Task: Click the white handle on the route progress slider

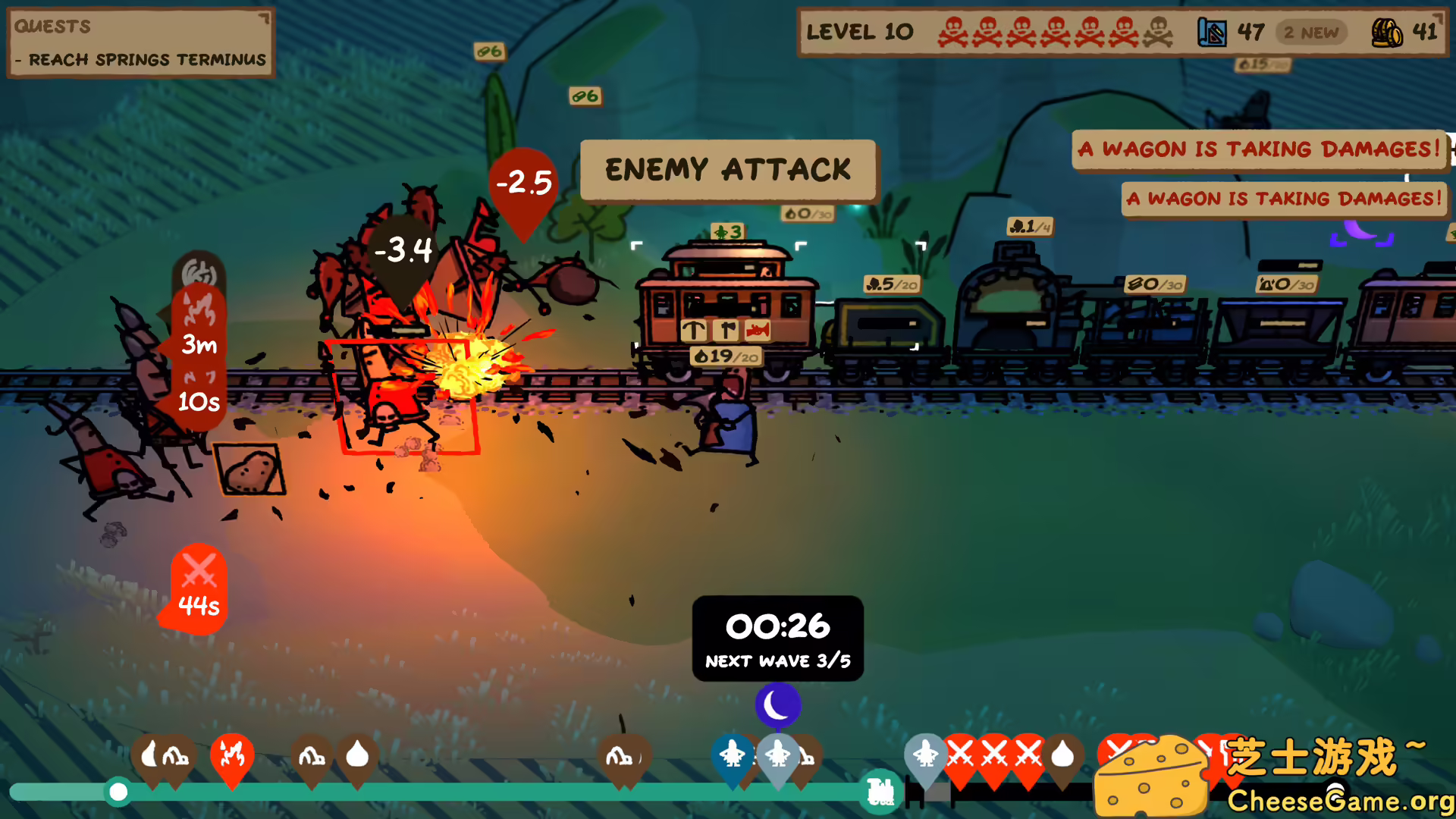Action: [118, 791]
